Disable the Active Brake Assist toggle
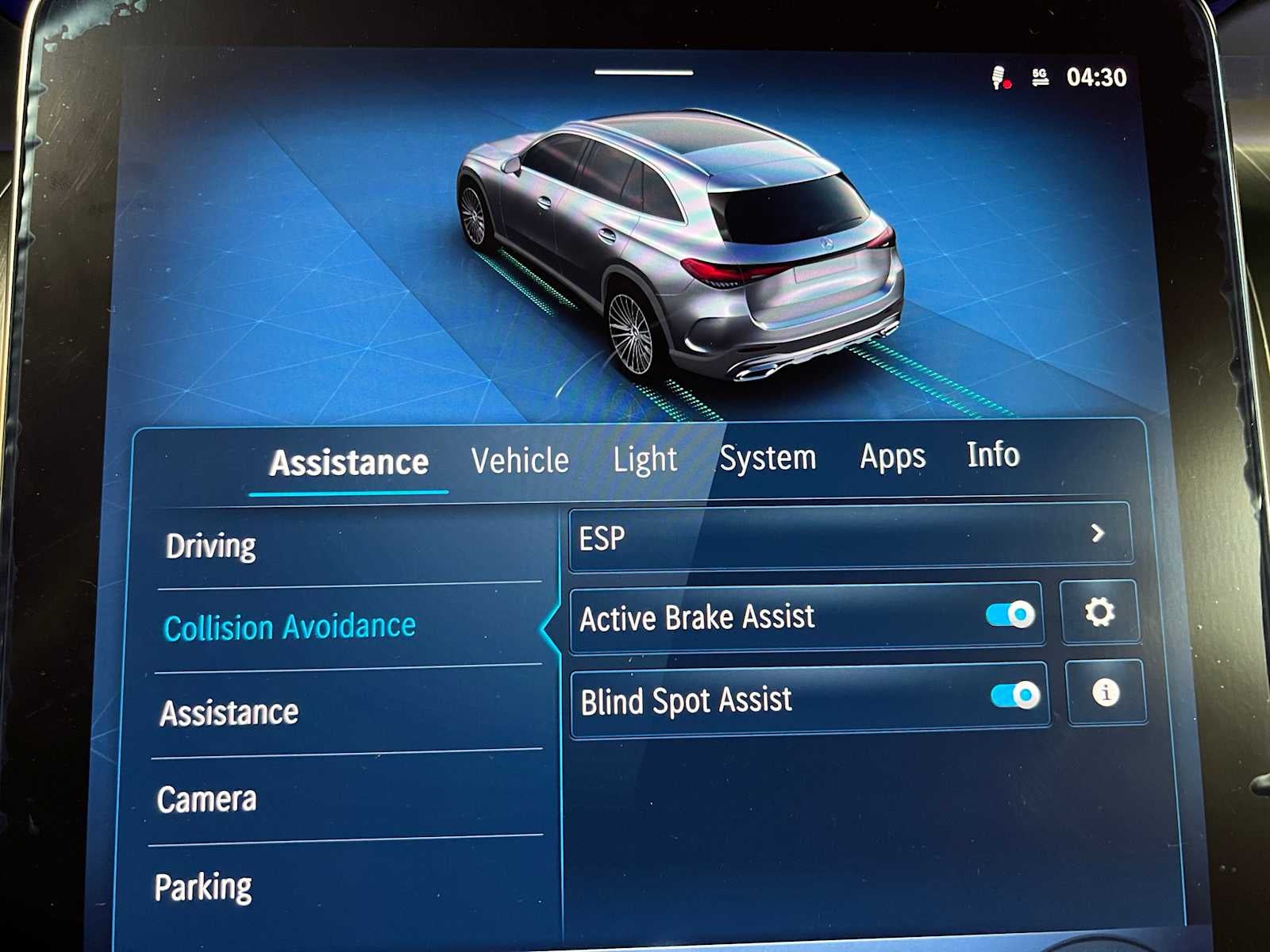Image resolution: width=1270 pixels, height=952 pixels. pos(1010,612)
